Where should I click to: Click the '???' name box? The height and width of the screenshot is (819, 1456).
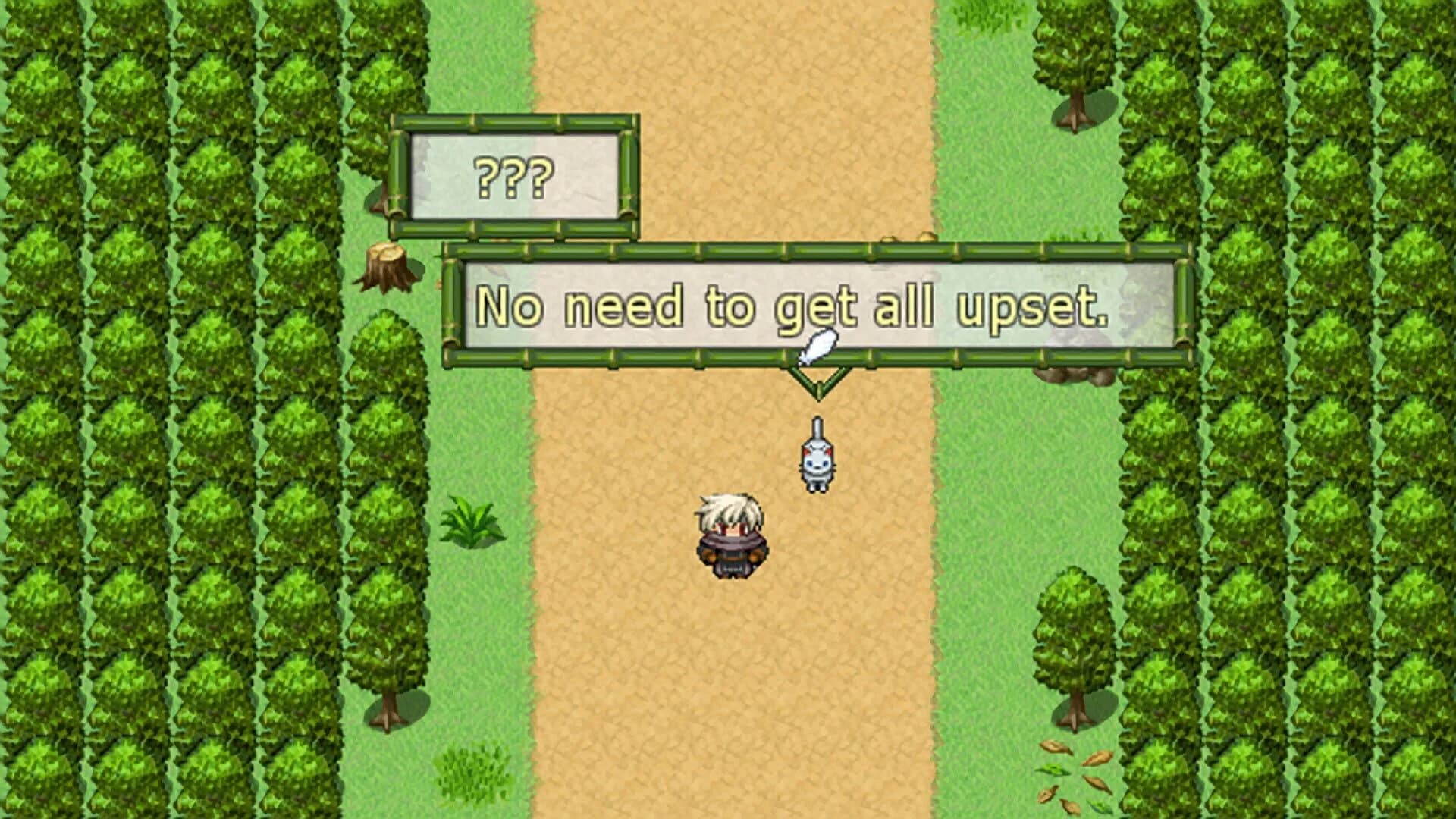point(514,176)
